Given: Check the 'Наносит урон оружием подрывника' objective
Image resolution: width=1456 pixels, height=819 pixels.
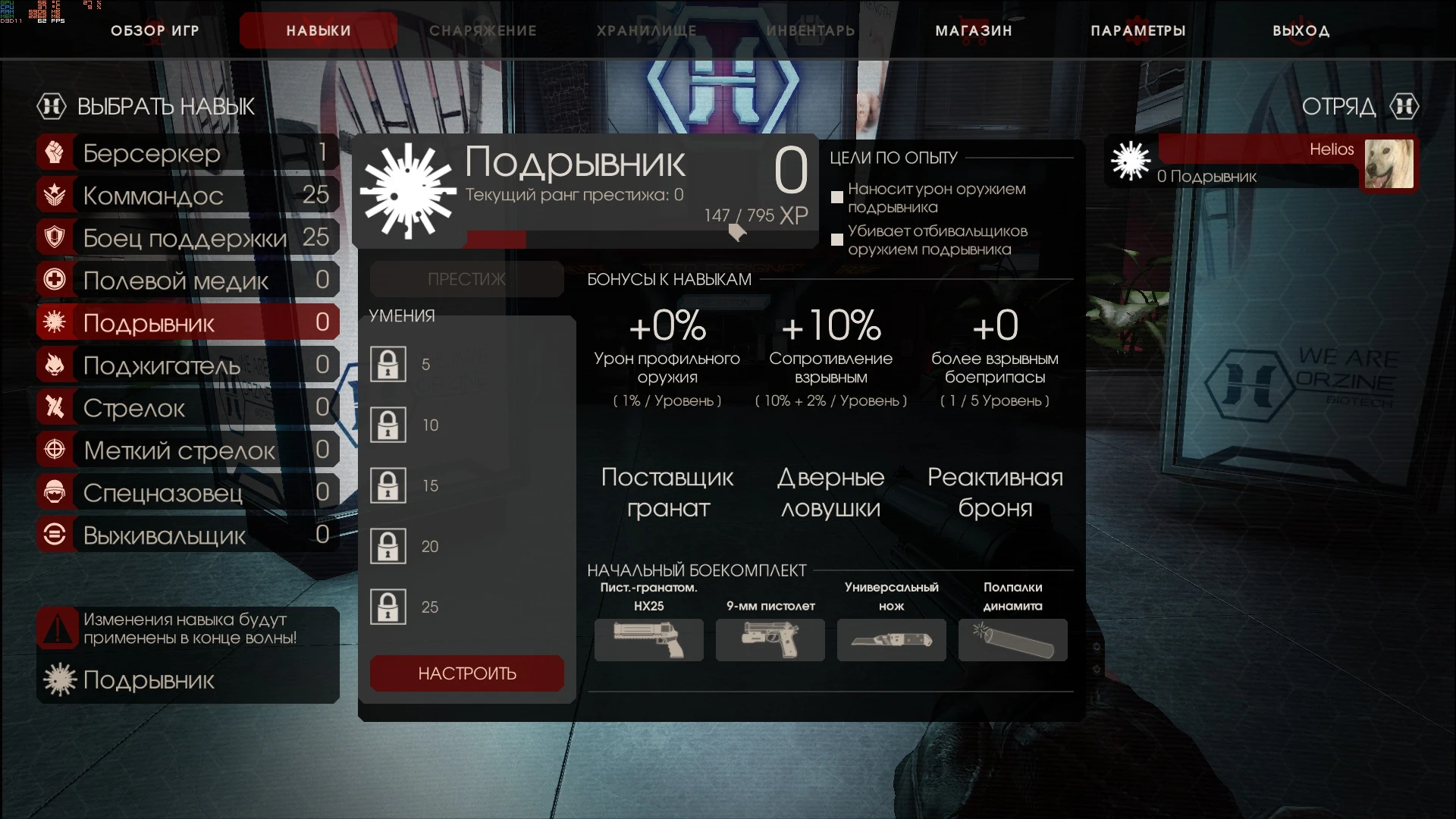Looking at the screenshot, I should [837, 197].
